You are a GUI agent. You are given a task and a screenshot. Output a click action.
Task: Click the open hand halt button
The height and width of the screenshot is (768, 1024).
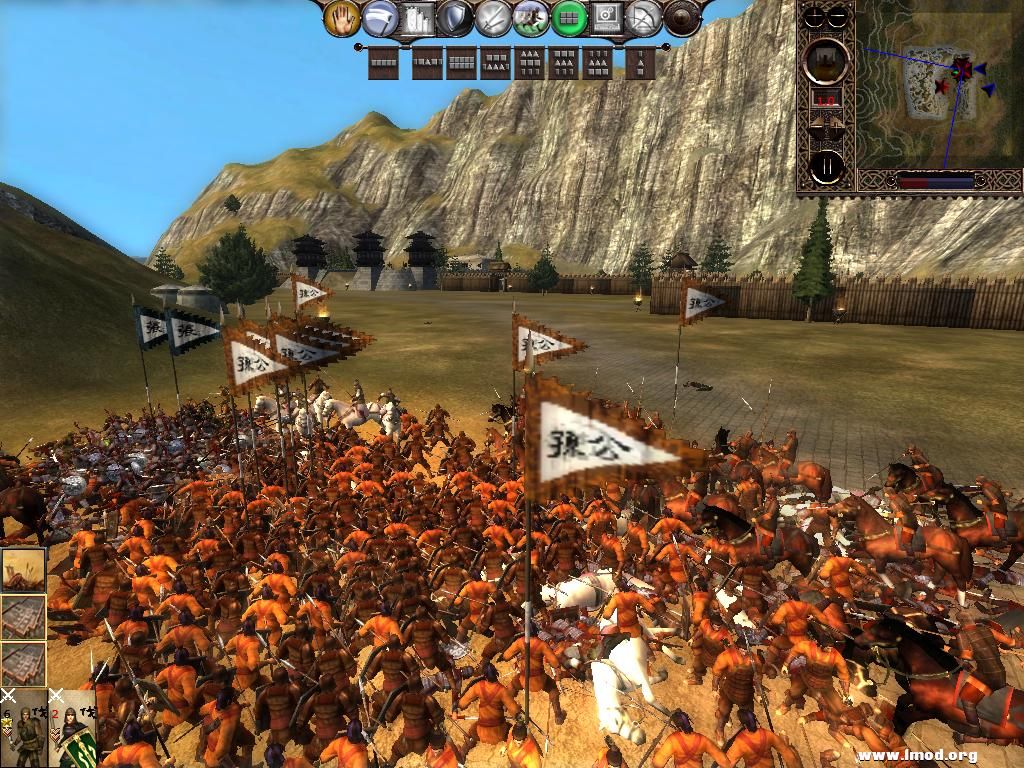(342, 17)
